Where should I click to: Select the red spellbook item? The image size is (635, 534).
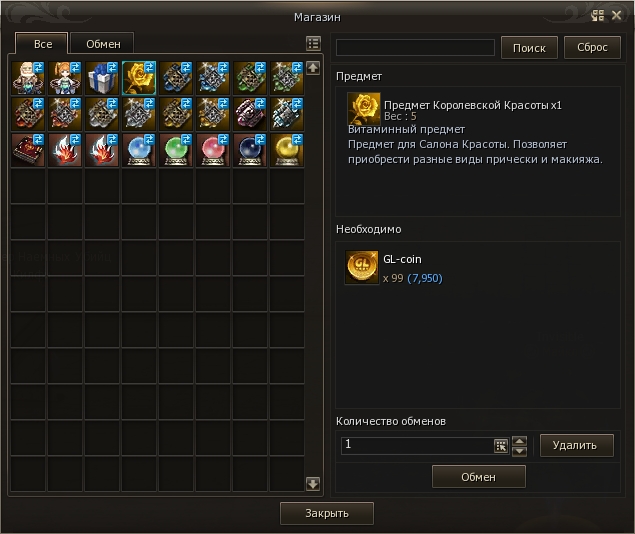coord(27,150)
